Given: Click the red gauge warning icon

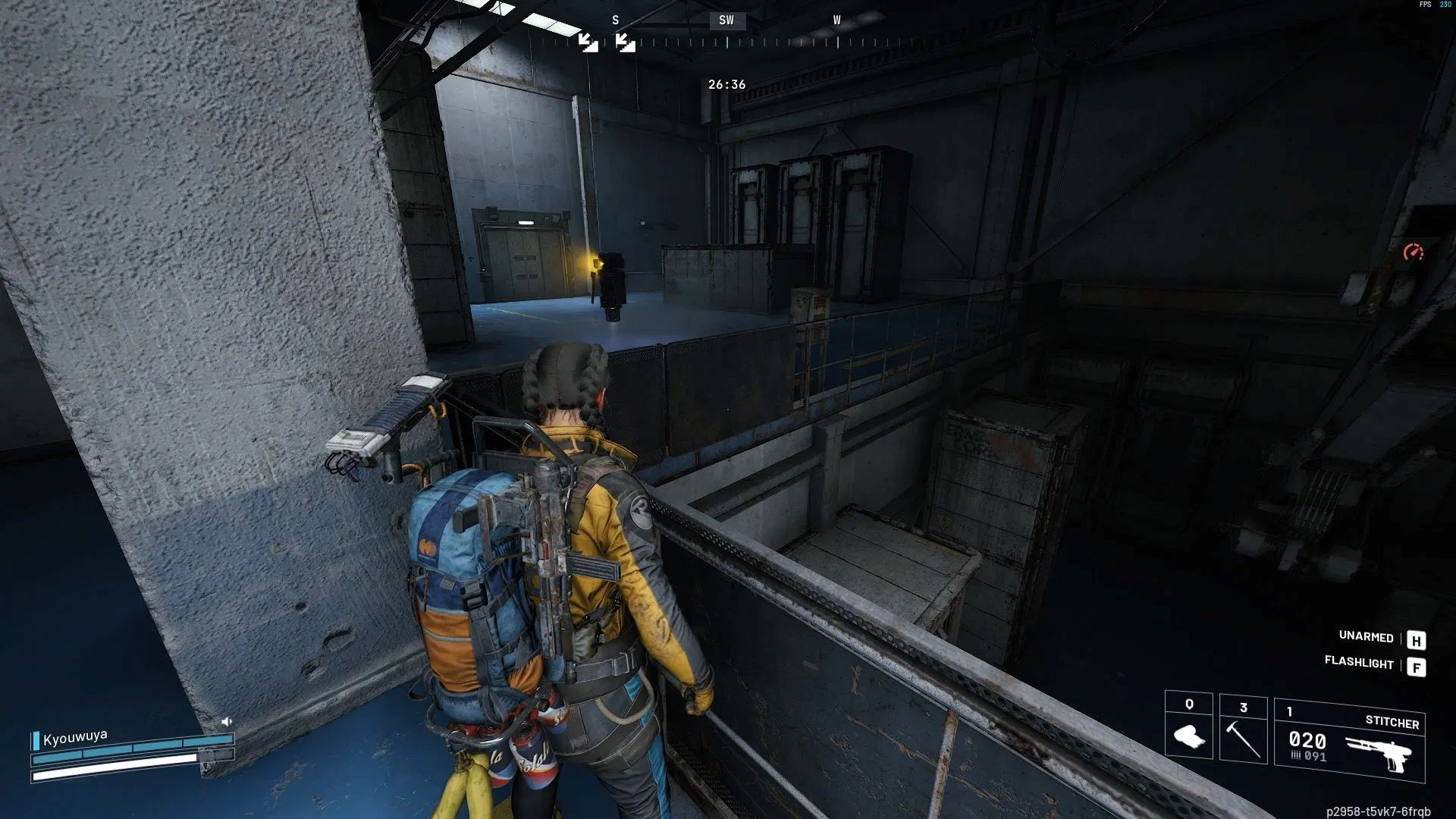Looking at the screenshot, I should 1413,252.
